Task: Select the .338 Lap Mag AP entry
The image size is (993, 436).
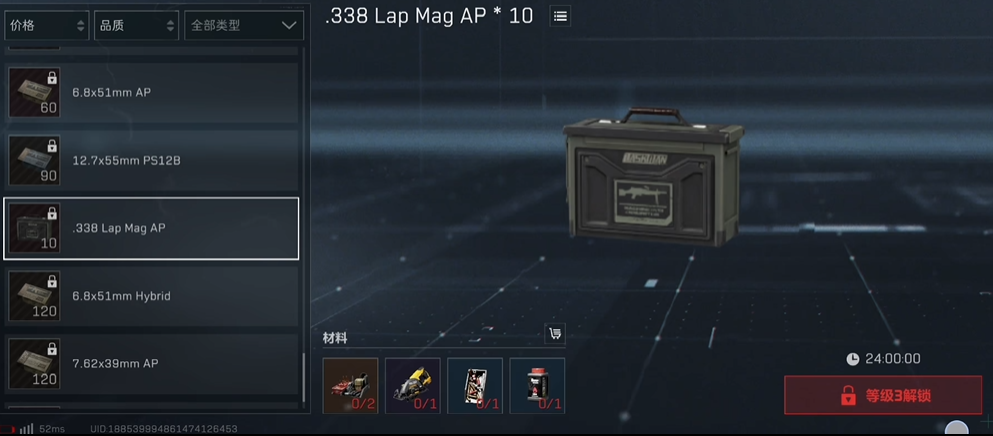Action: (x=152, y=228)
